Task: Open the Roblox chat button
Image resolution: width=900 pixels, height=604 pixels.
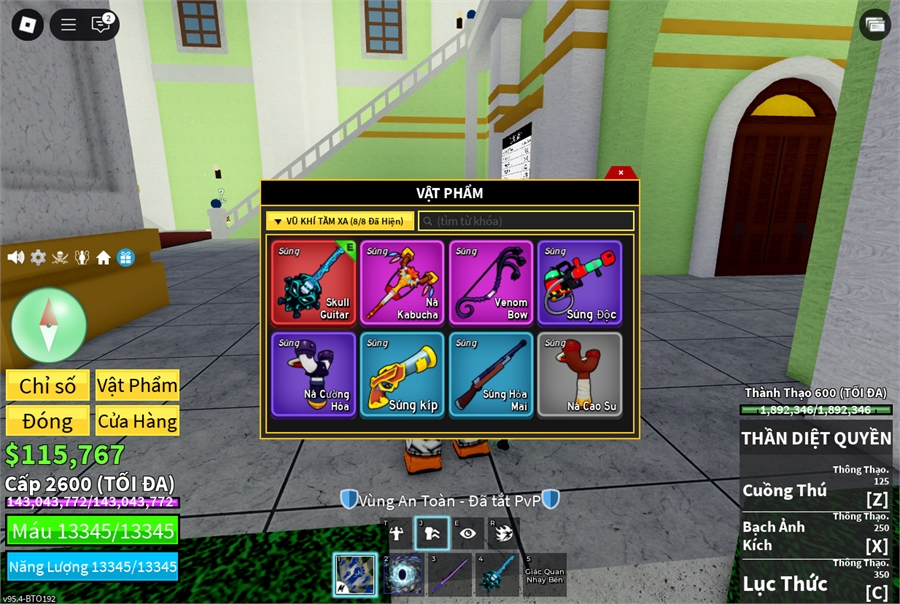Action: point(101,25)
